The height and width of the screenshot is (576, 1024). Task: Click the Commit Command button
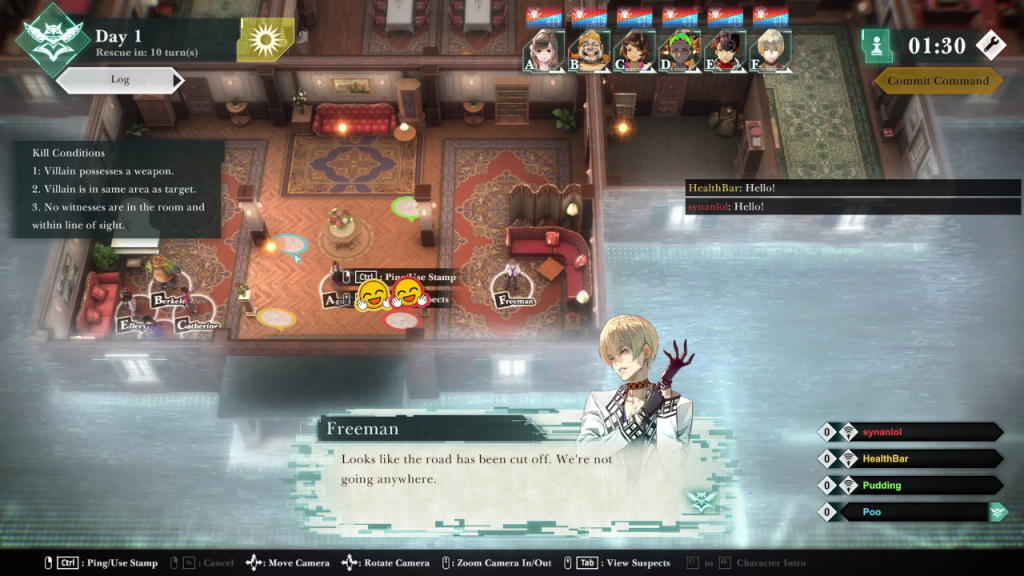[x=937, y=81]
